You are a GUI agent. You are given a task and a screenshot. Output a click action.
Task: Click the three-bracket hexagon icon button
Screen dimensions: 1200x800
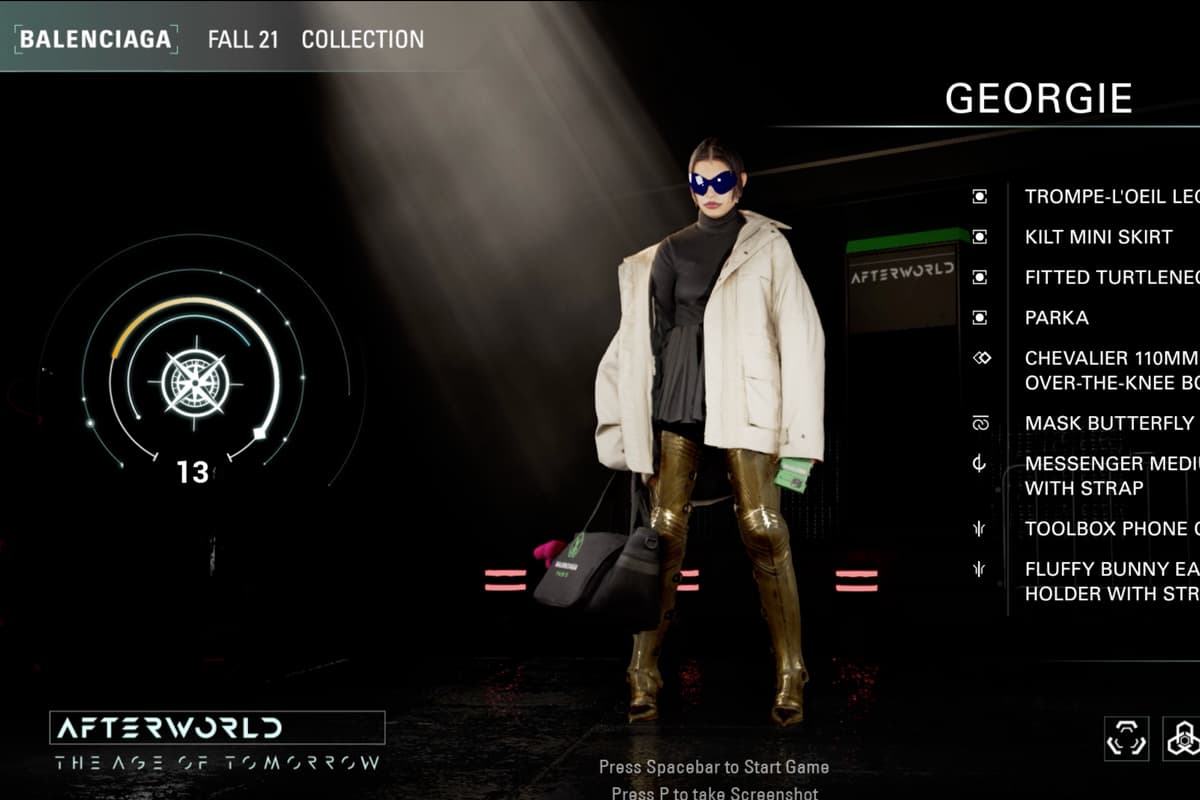click(1126, 738)
